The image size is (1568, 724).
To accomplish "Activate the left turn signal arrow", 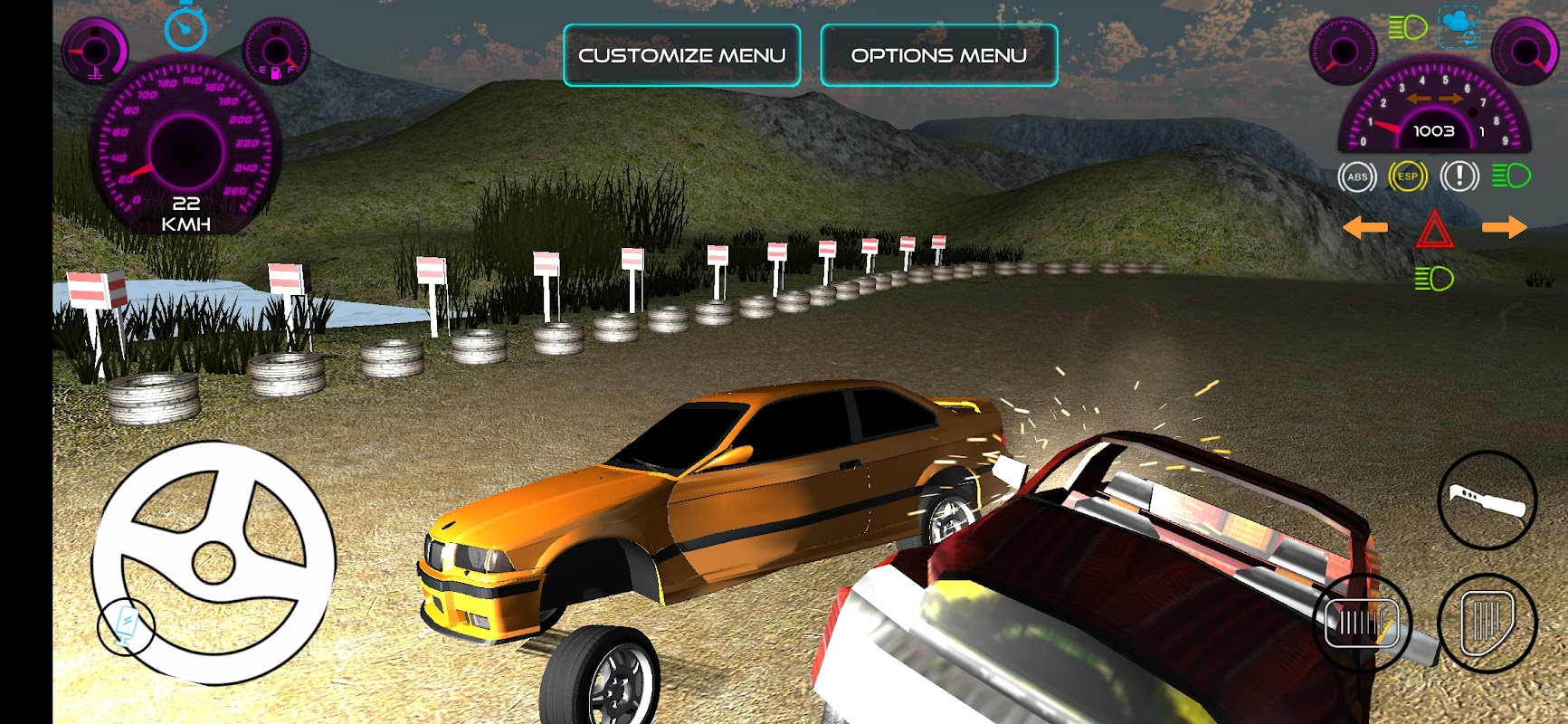I will (x=1364, y=227).
